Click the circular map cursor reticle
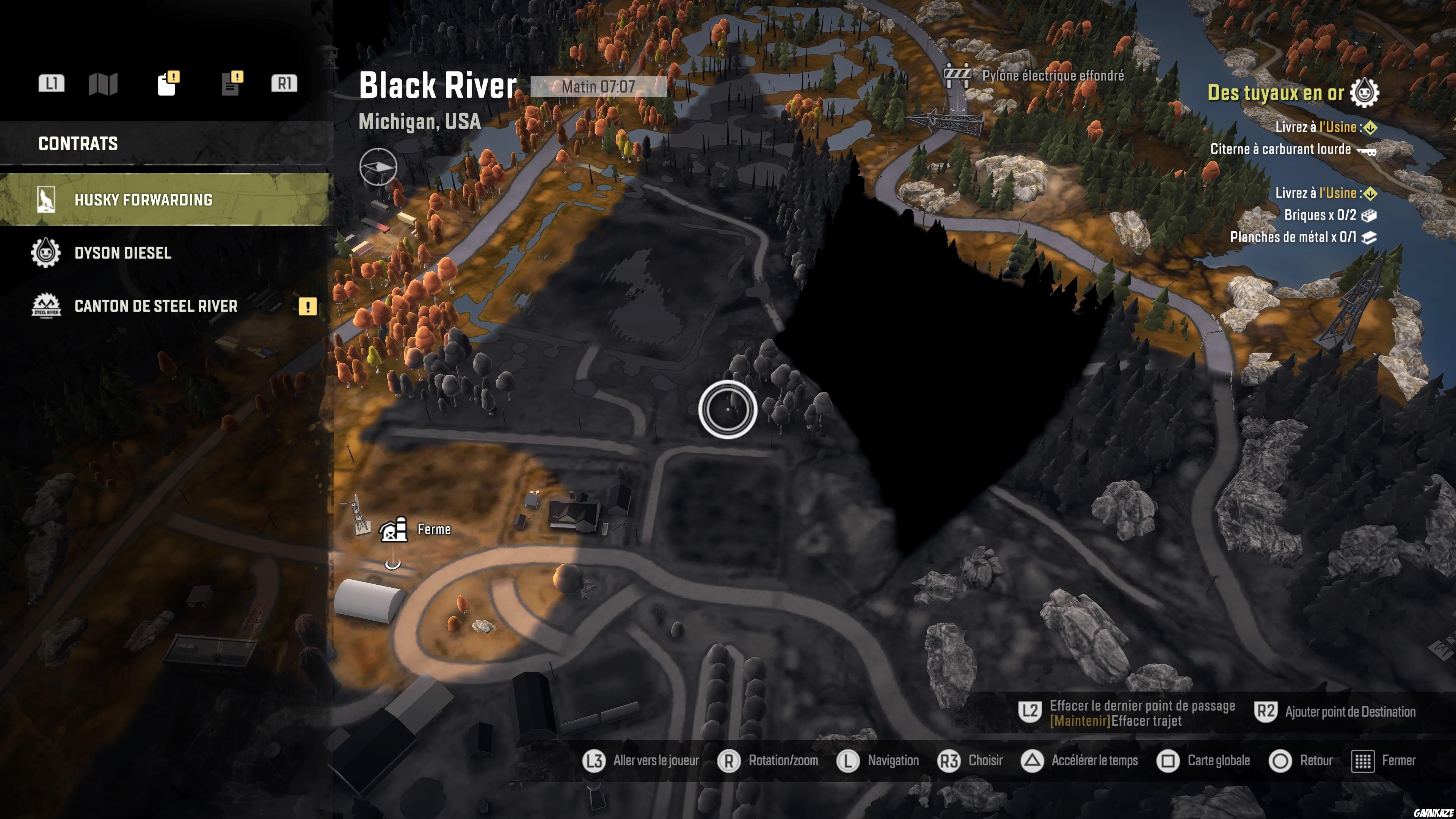The width and height of the screenshot is (1456, 819). click(x=728, y=410)
